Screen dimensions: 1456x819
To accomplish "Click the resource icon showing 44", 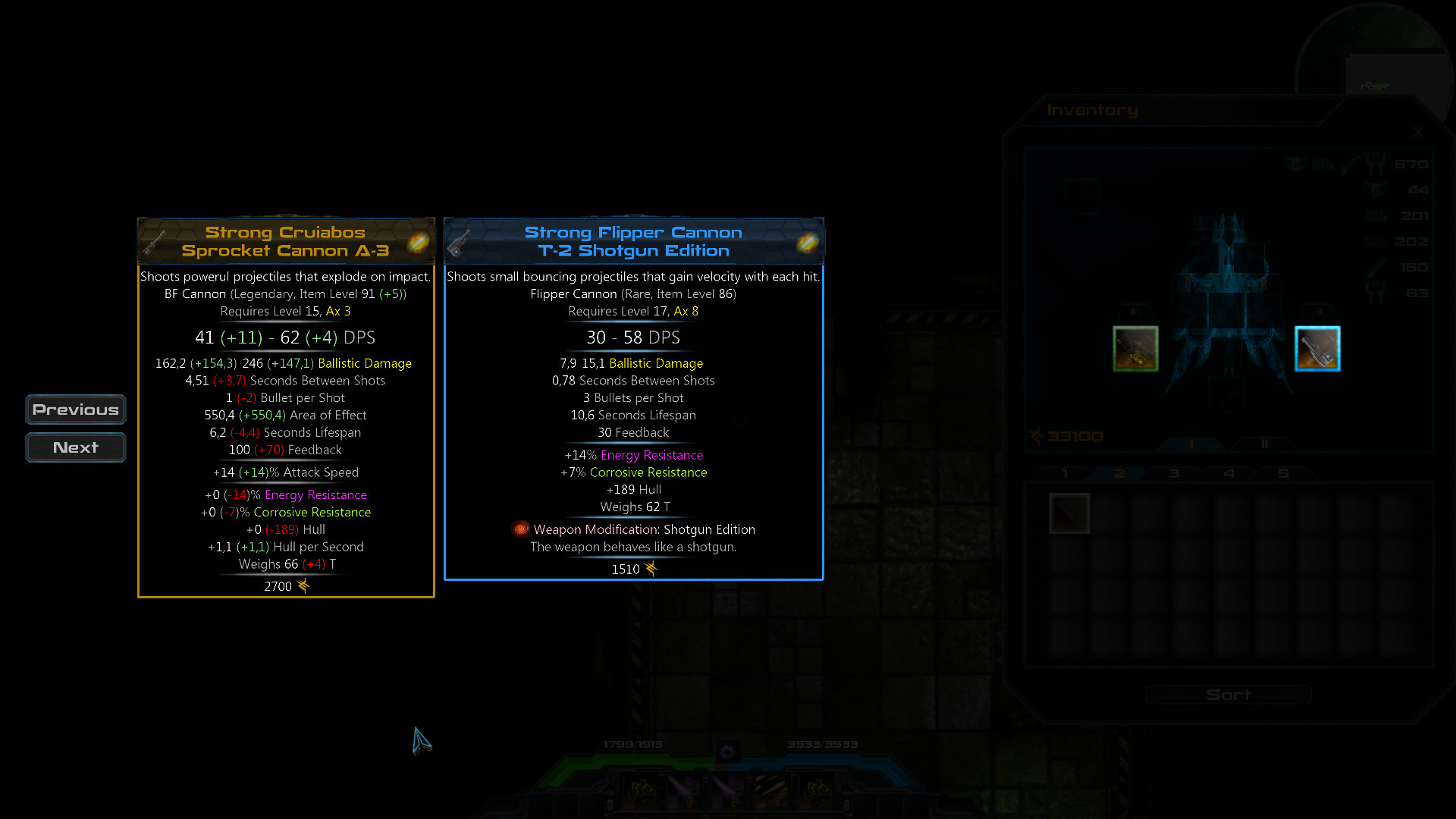I will (x=1375, y=190).
